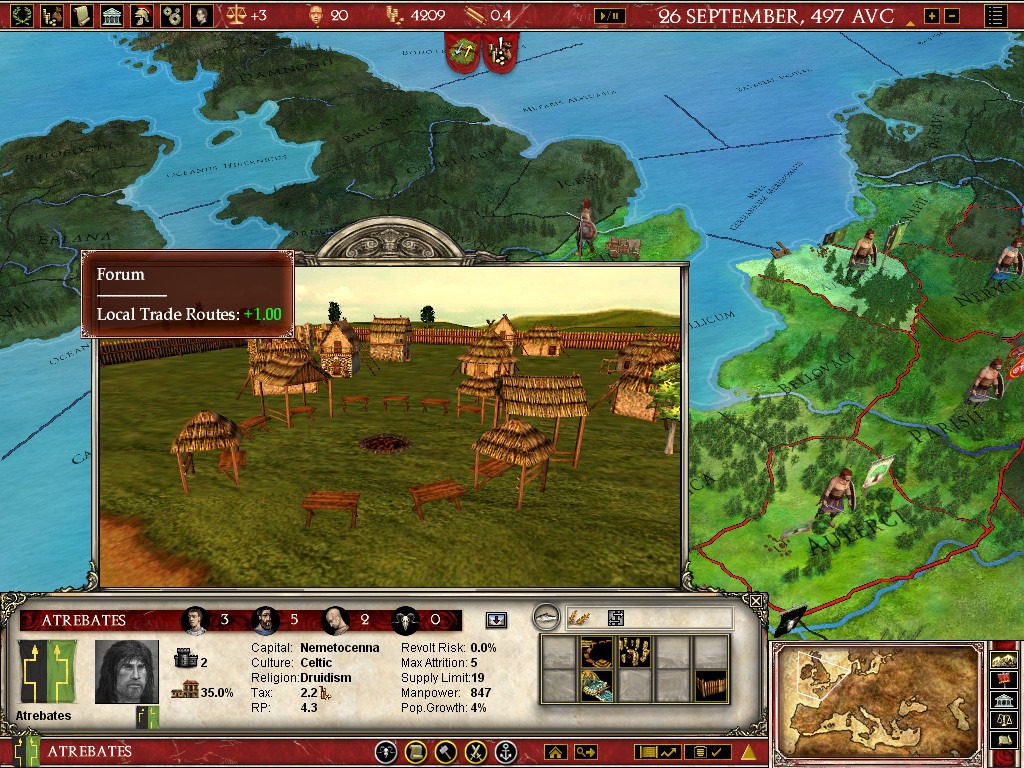The width and height of the screenshot is (1024, 768).
Task: Open the laurel wreath overview screen
Action: tap(22, 15)
